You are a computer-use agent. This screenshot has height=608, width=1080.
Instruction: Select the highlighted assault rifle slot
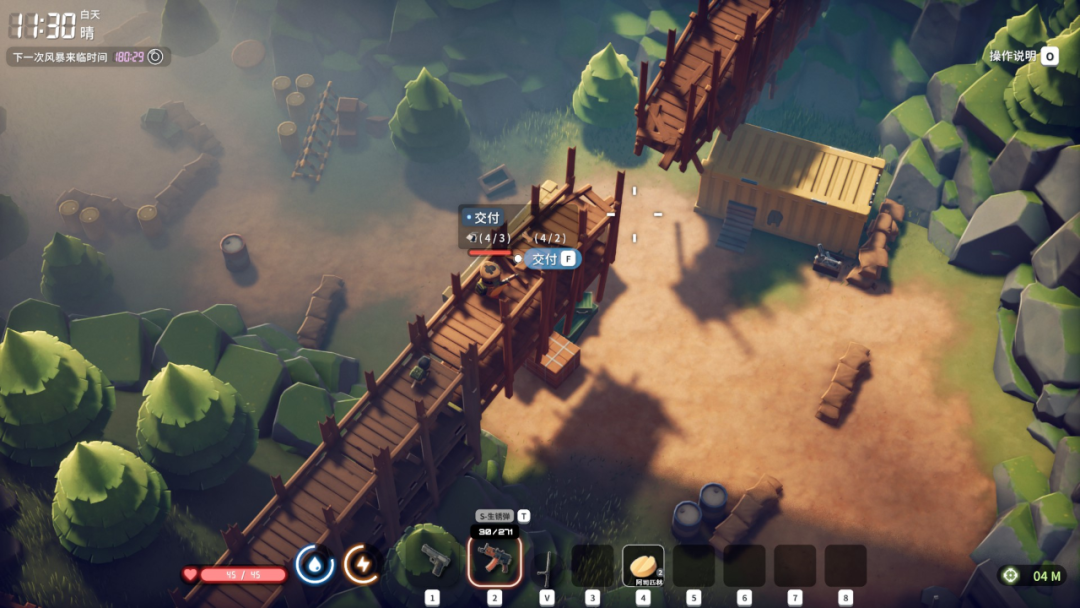(494, 562)
